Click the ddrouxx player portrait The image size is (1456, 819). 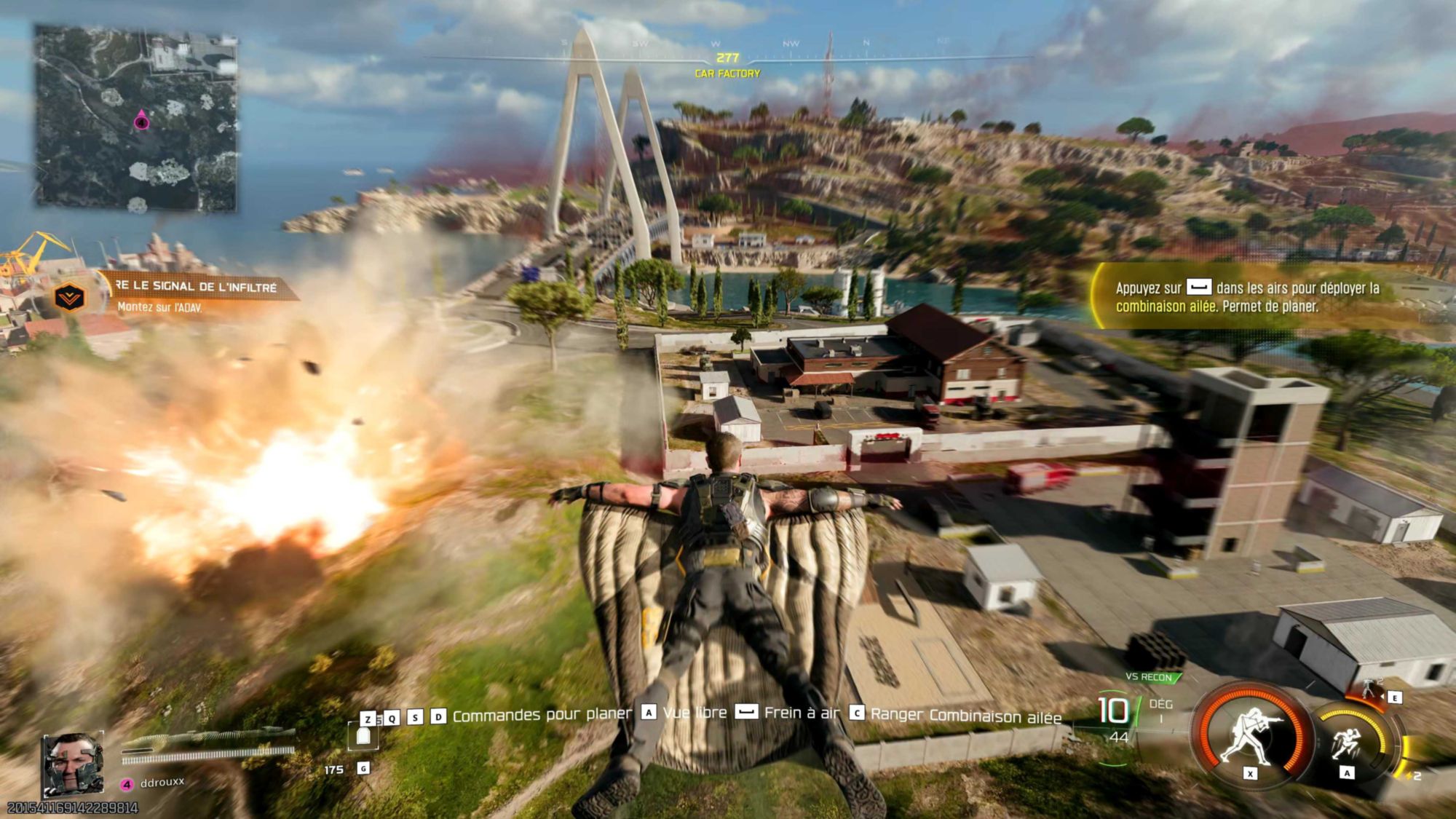72,764
